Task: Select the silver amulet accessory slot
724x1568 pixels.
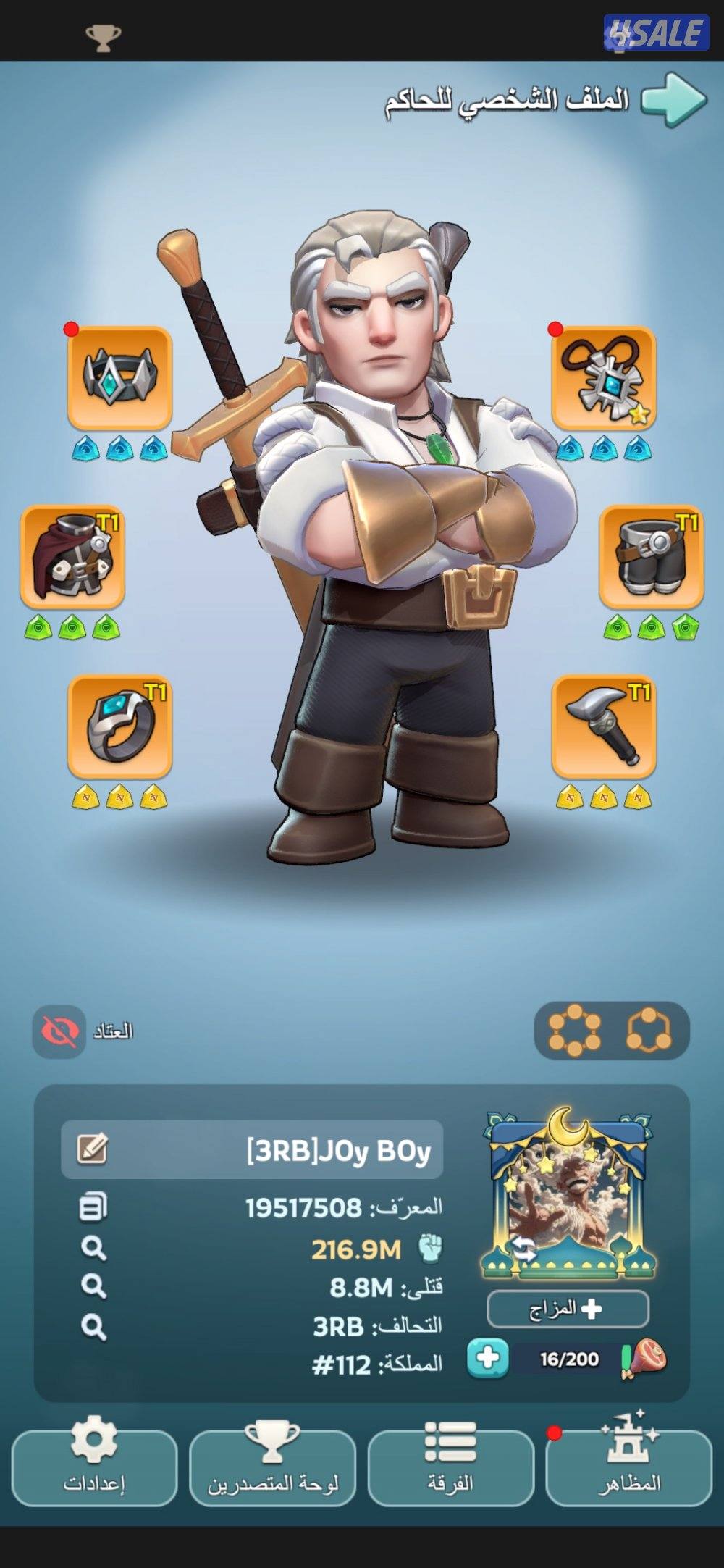Action: coord(603,377)
